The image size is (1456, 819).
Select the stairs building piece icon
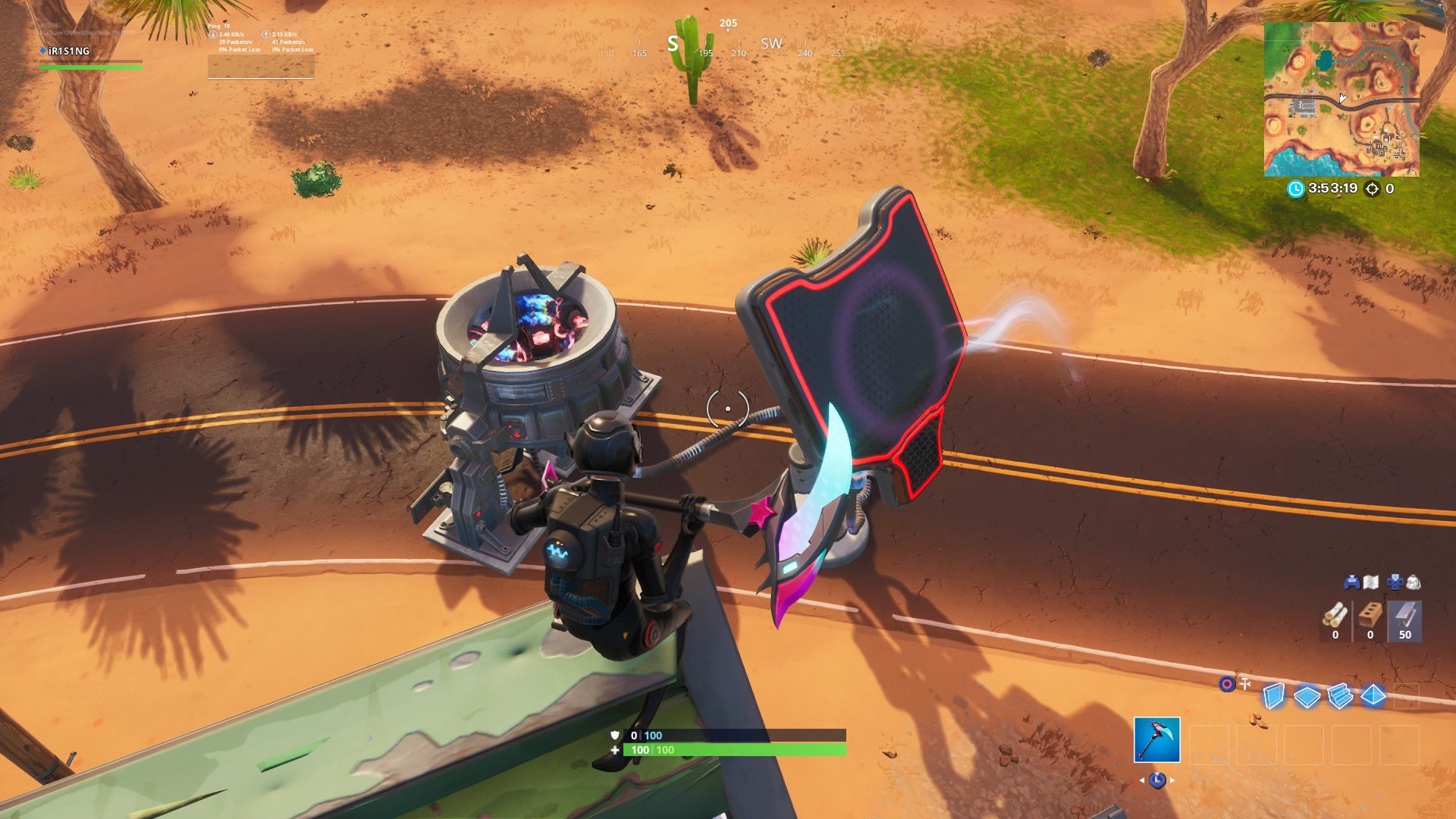coord(1340,695)
